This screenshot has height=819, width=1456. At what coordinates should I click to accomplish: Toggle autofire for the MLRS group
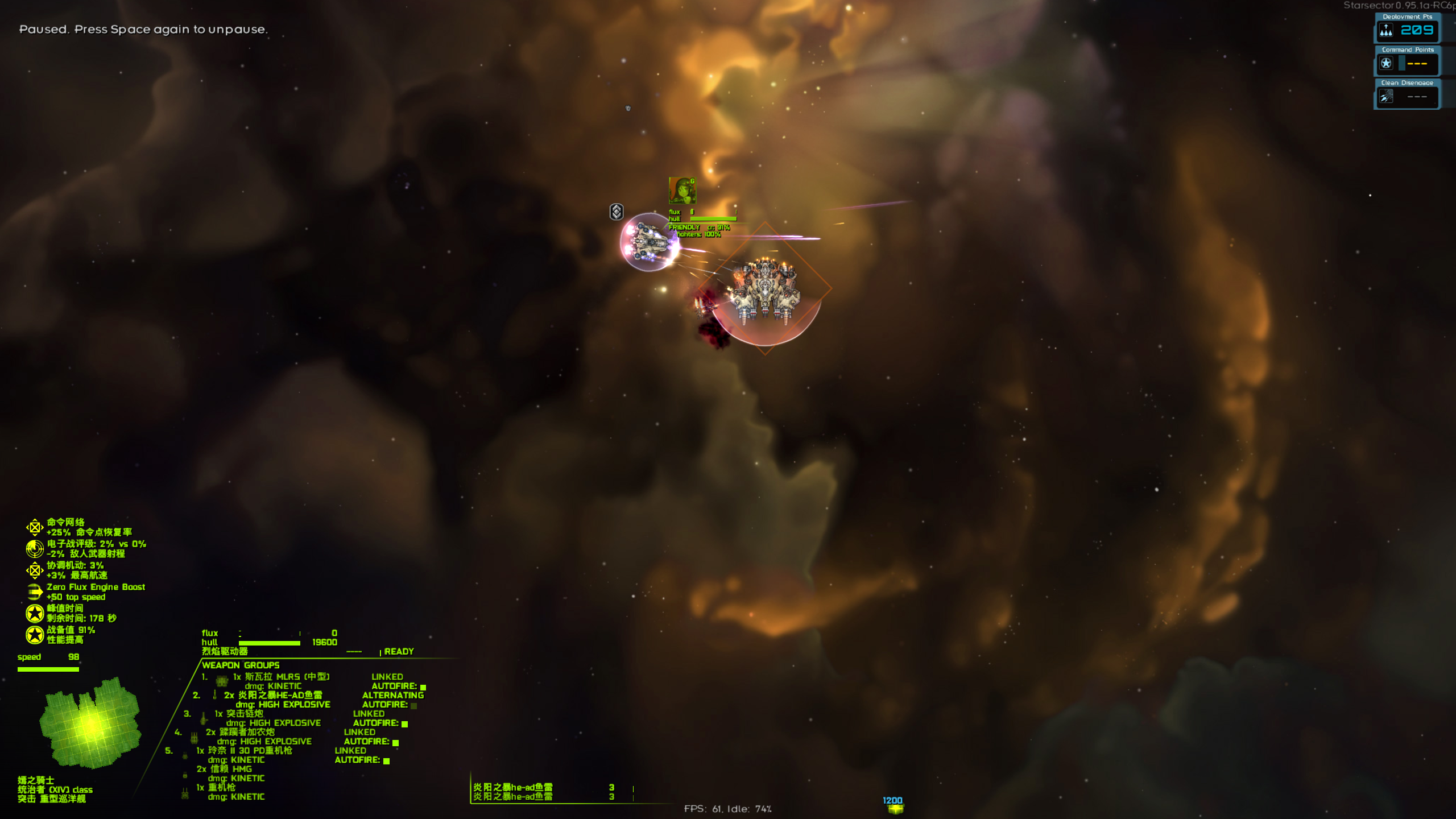[423, 687]
